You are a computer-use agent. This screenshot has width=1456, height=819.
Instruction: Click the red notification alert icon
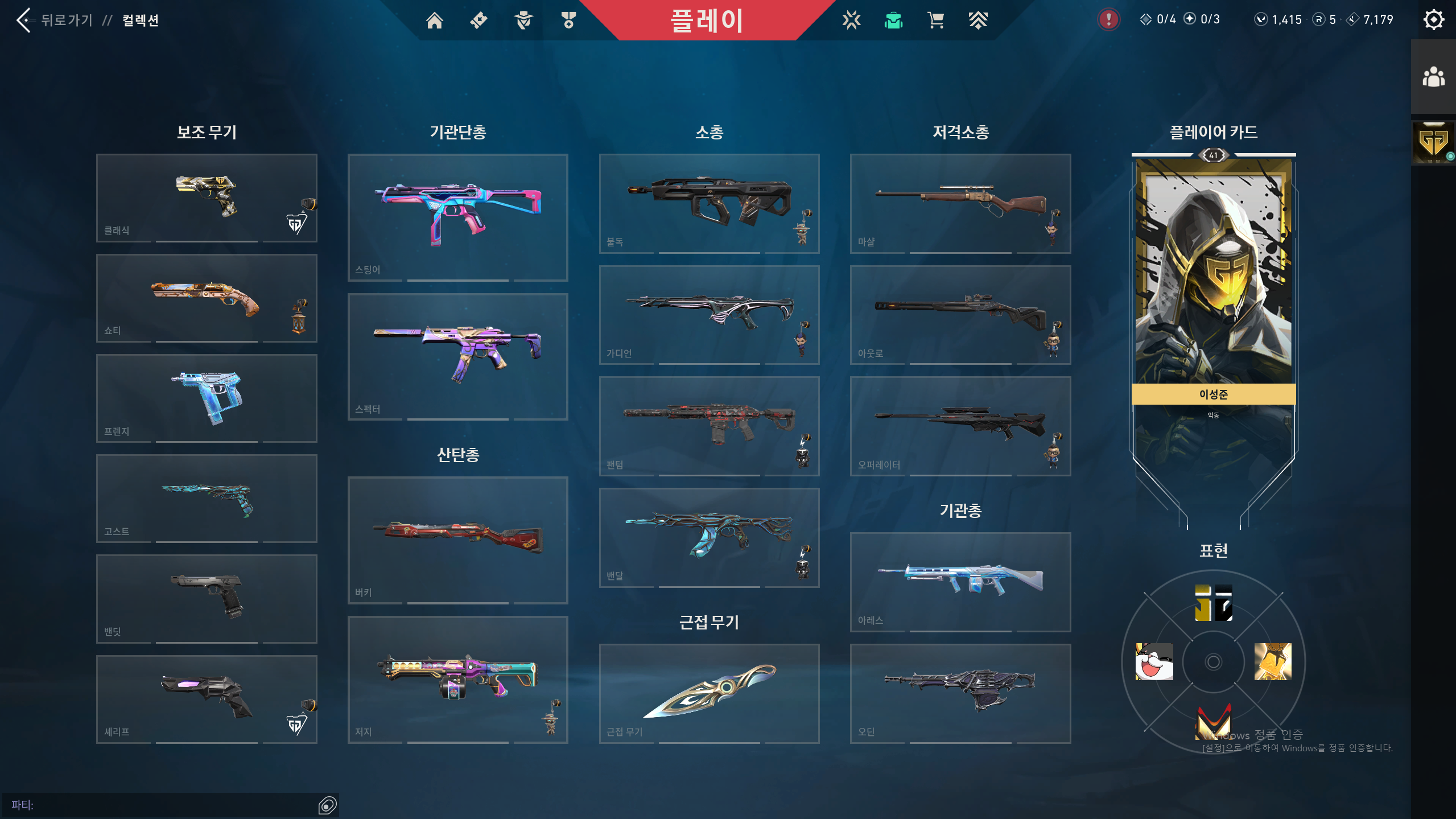tap(1109, 19)
